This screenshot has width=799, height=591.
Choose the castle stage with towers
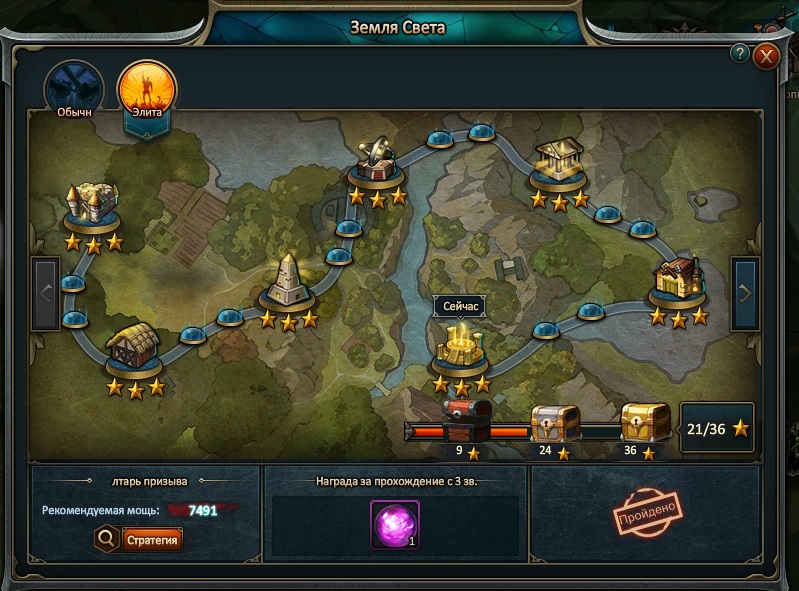[92, 206]
